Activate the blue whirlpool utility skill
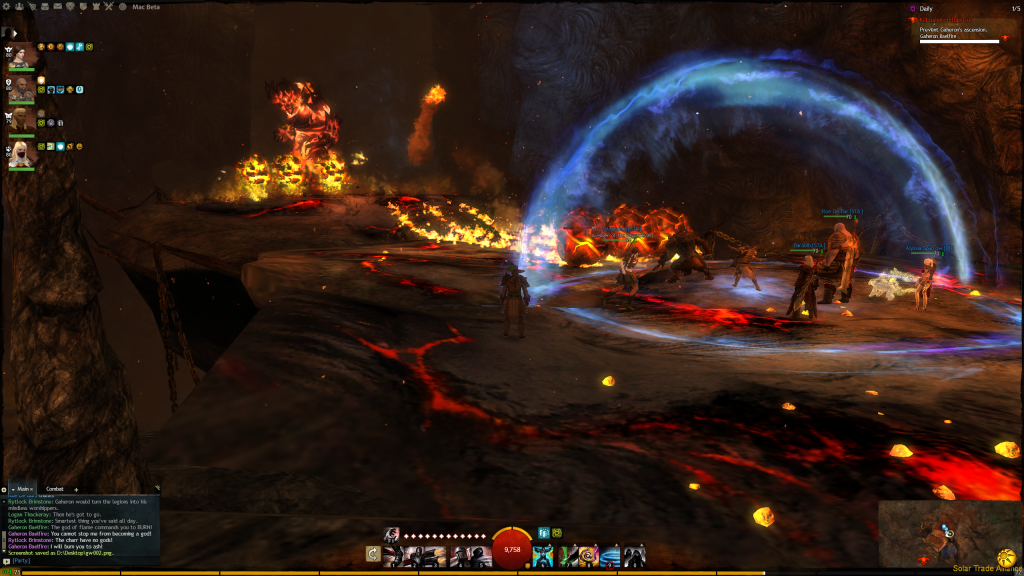Image resolution: width=1024 pixels, height=576 pixels. tap(611, 554)
